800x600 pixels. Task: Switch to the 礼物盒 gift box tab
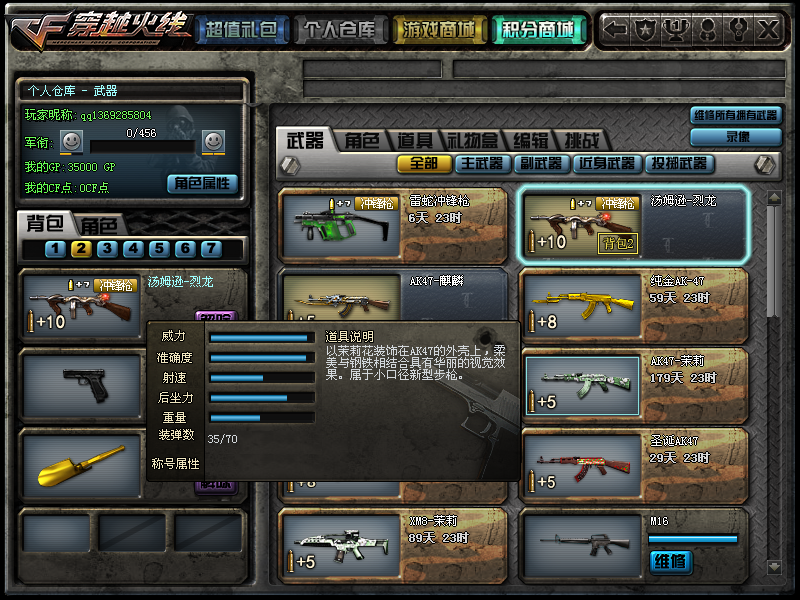[x=471, y=141]
